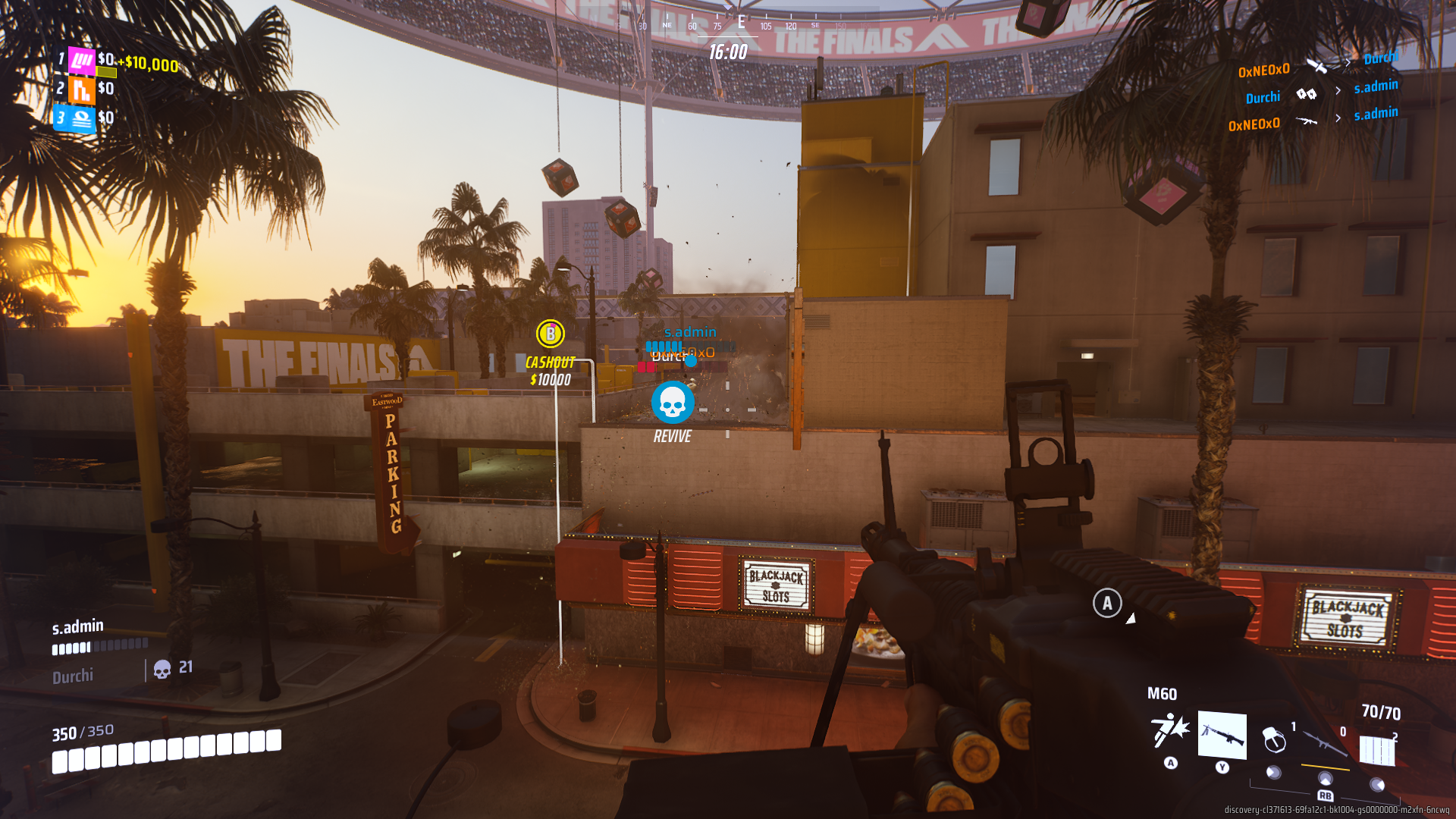
Task: Select the pink team scoreboard icon
Action: coord(82,60)
